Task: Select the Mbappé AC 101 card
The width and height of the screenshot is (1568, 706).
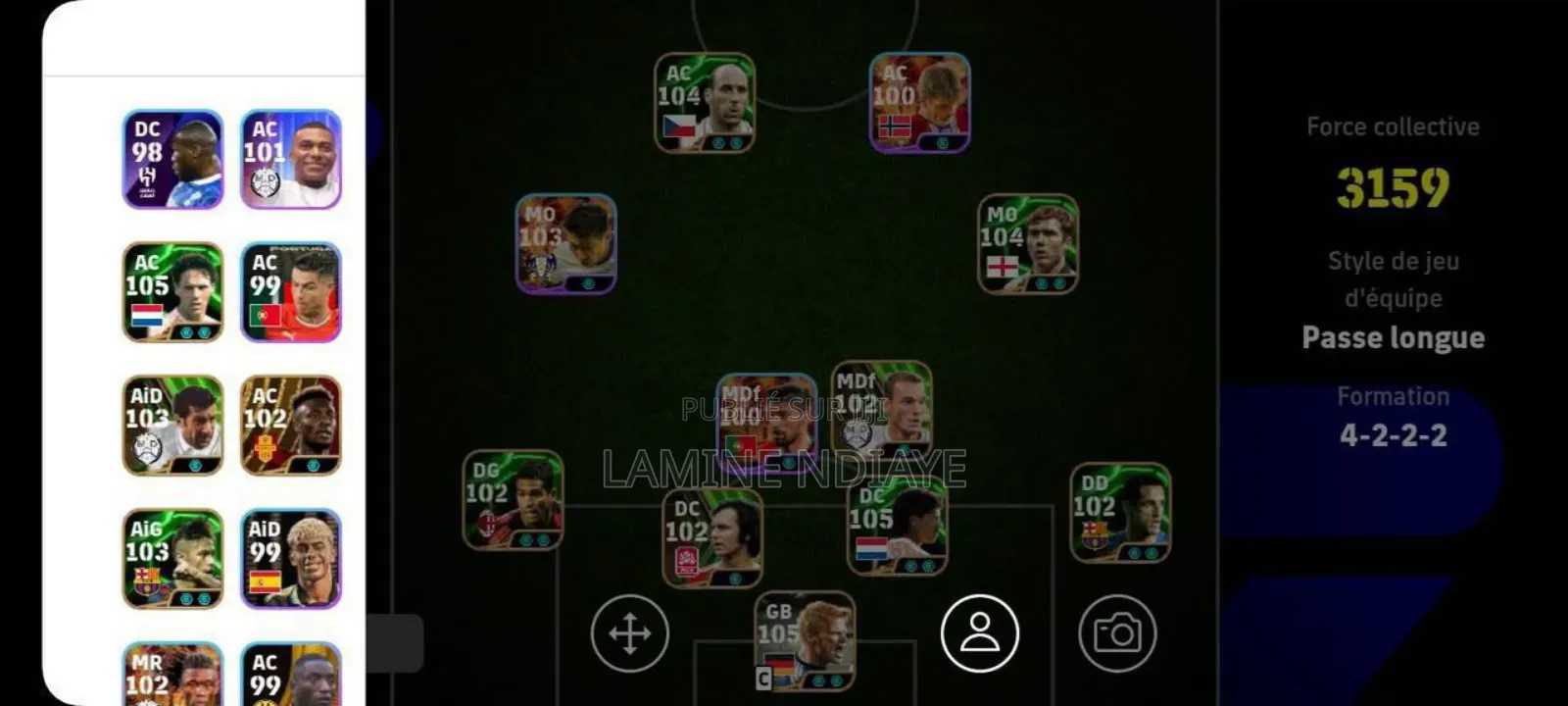Action: pyautogui.click(x=289, y=157)
